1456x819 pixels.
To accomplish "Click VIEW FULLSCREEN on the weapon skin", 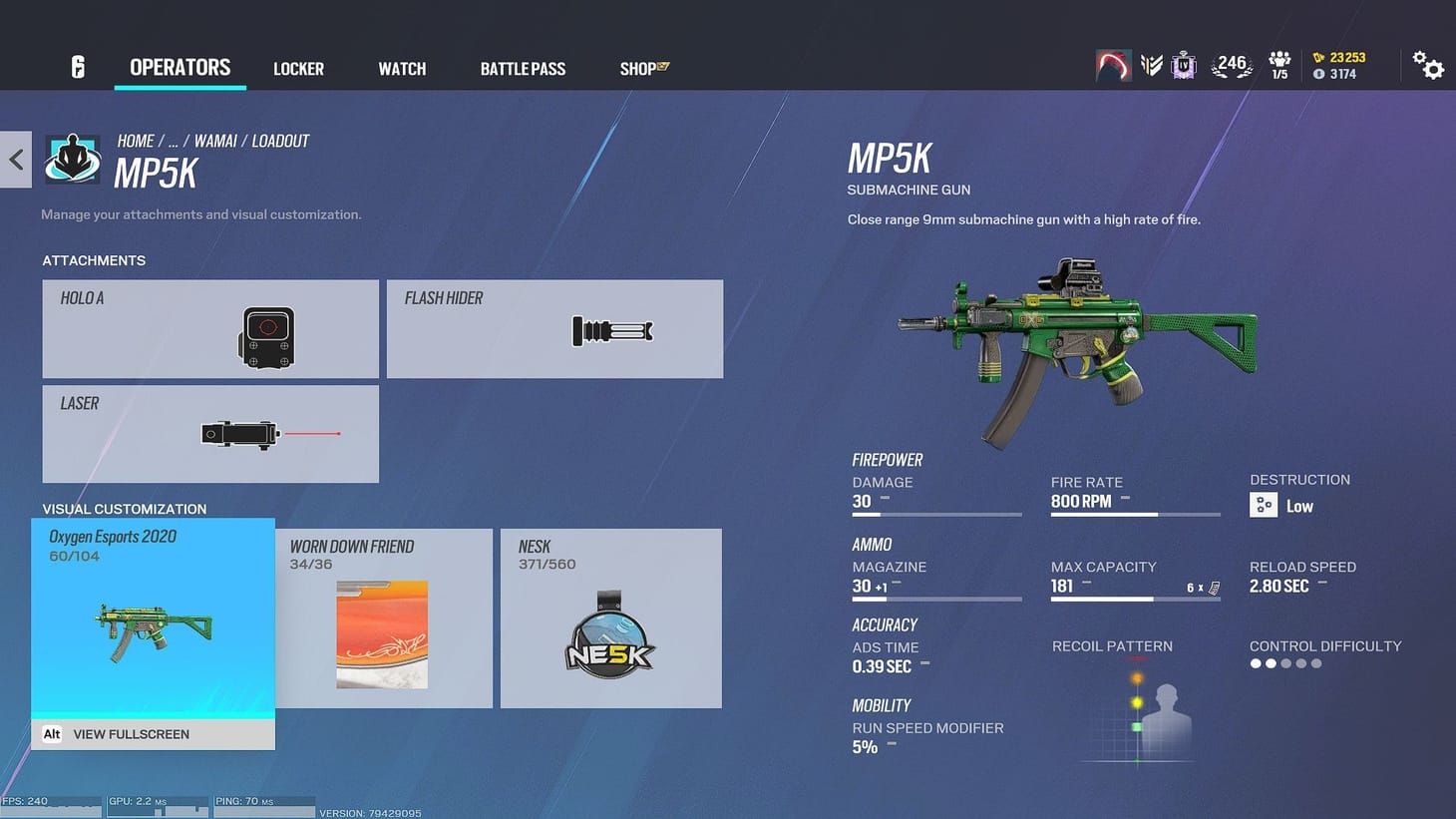I will click(131, 734).
